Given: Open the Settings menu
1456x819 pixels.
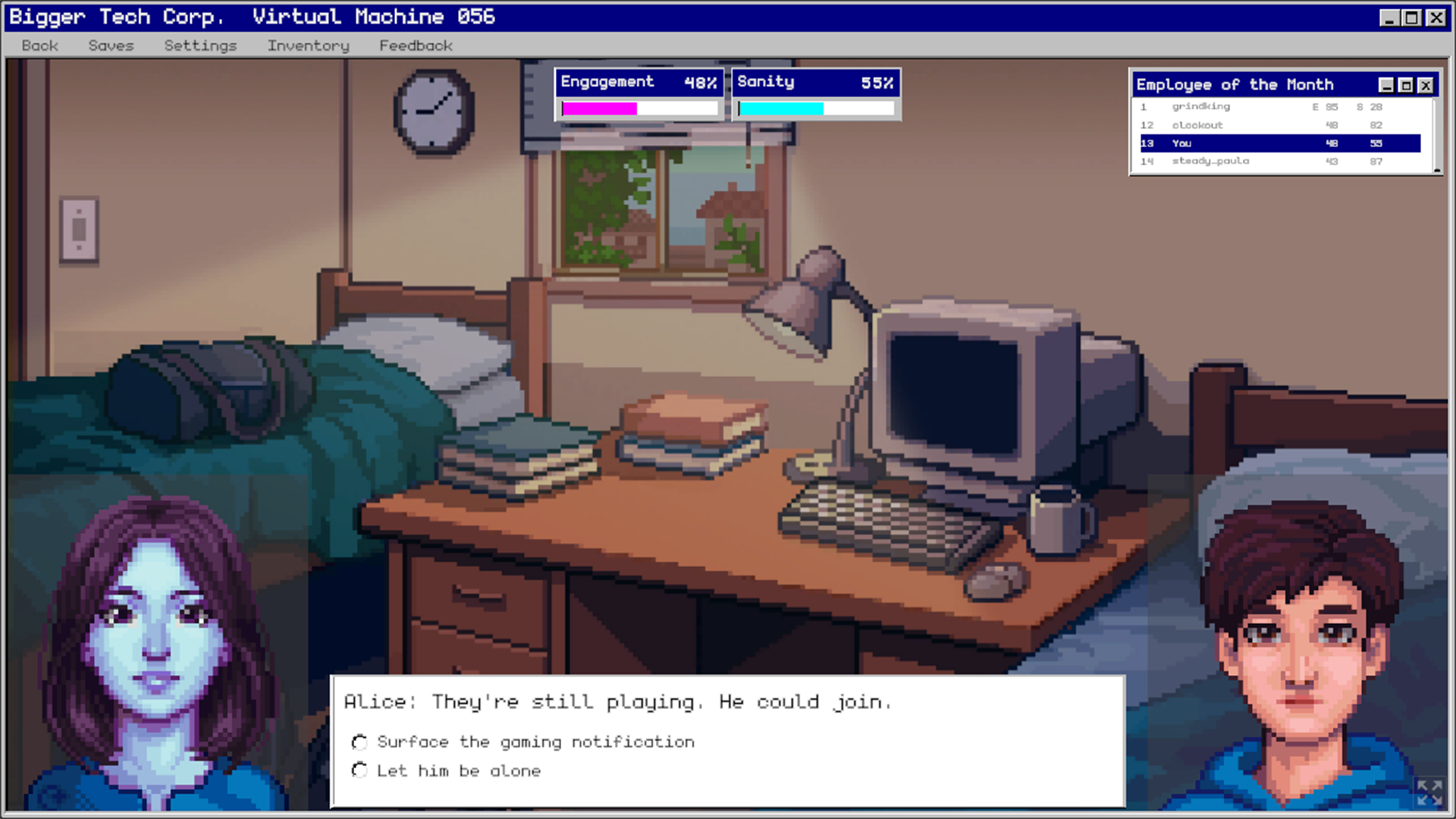Looking at the screenshot, I should [199, 45].
